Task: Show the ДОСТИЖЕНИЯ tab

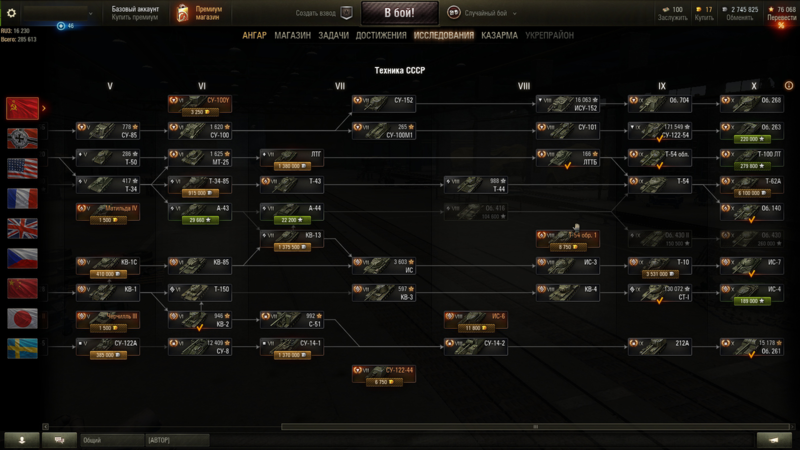Action: [x=382, y=35]
